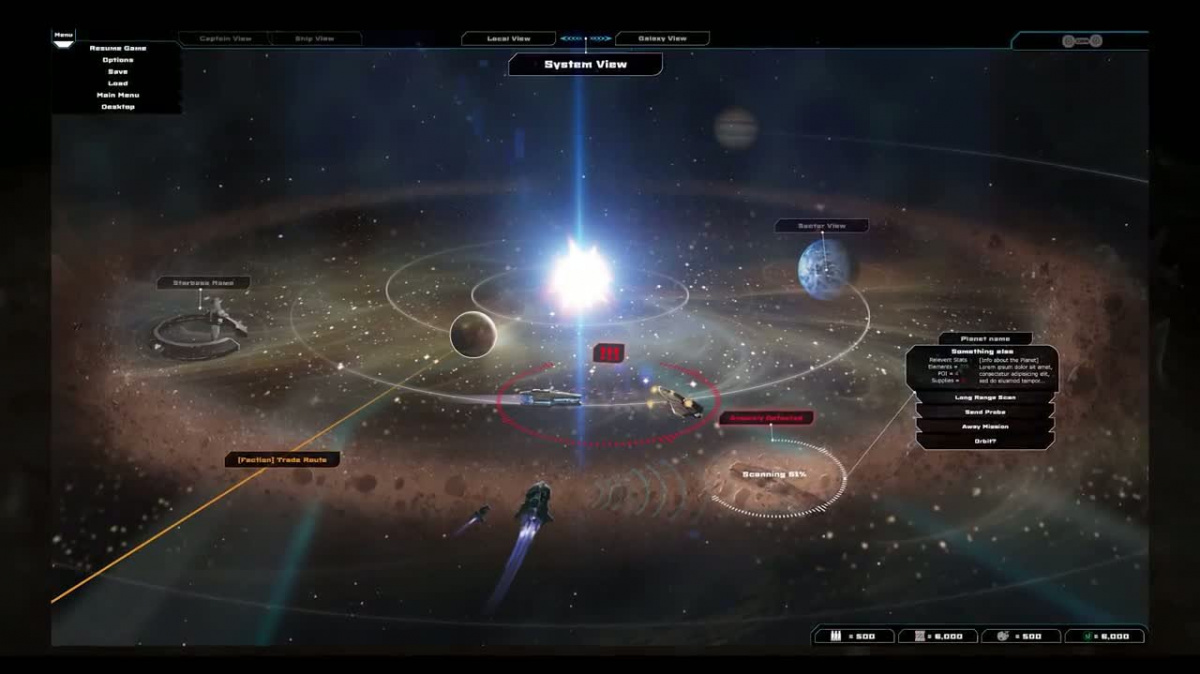
Task: Start a Long Range Scan
Action: [985, 397]
